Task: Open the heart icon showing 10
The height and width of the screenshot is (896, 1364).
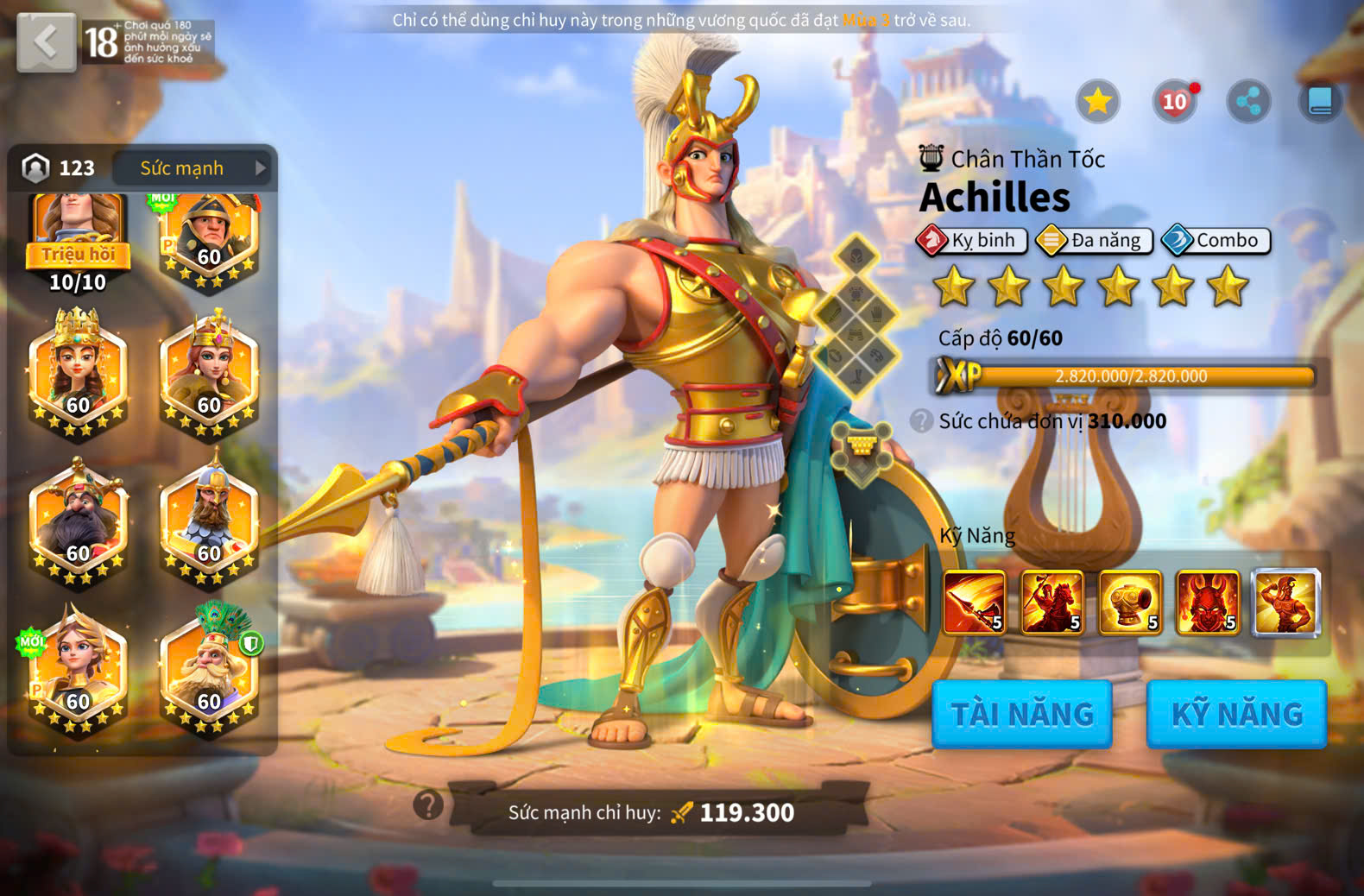Action: (1174, 102)
